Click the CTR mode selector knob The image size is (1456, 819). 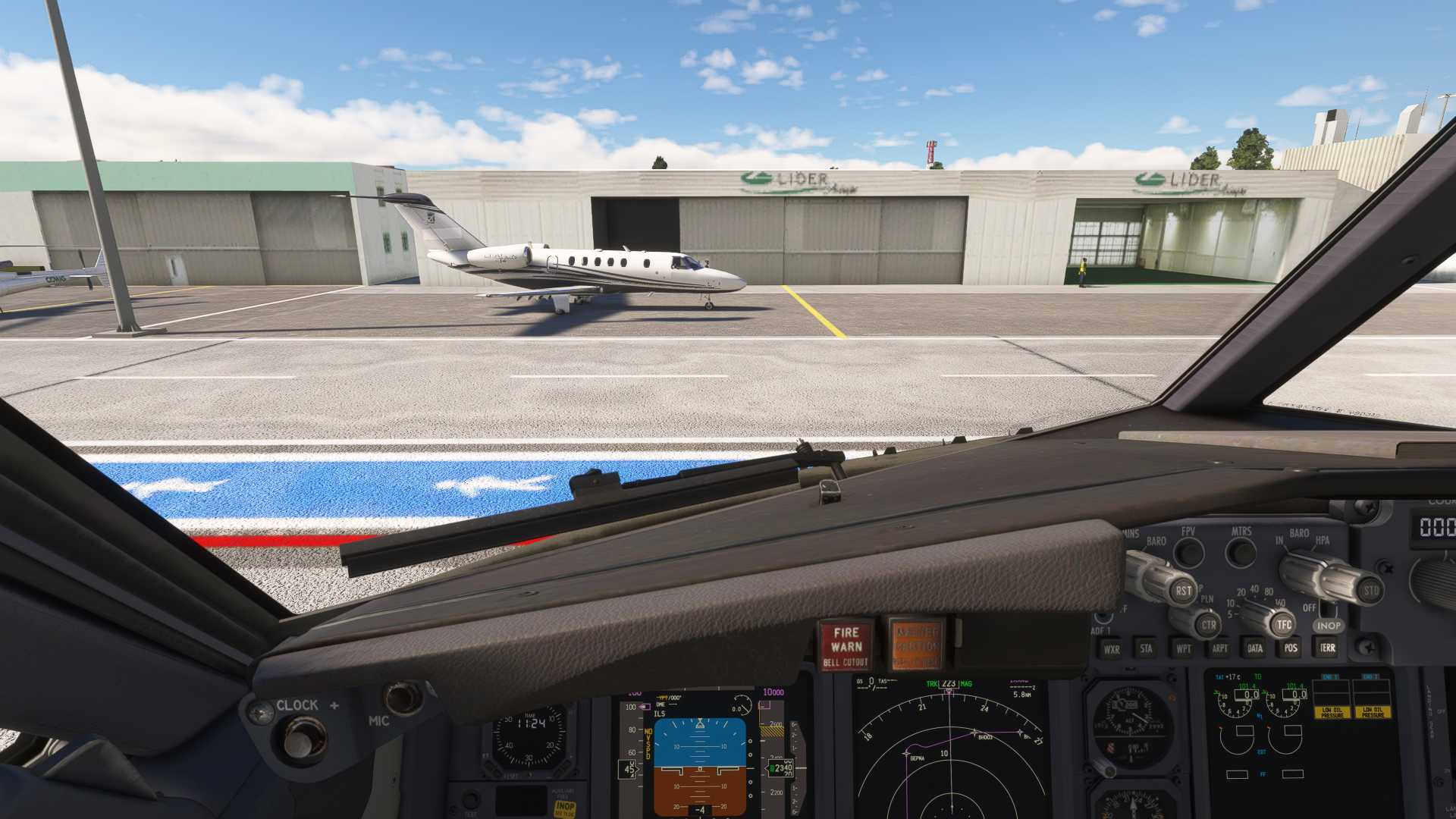[1208, 626]
